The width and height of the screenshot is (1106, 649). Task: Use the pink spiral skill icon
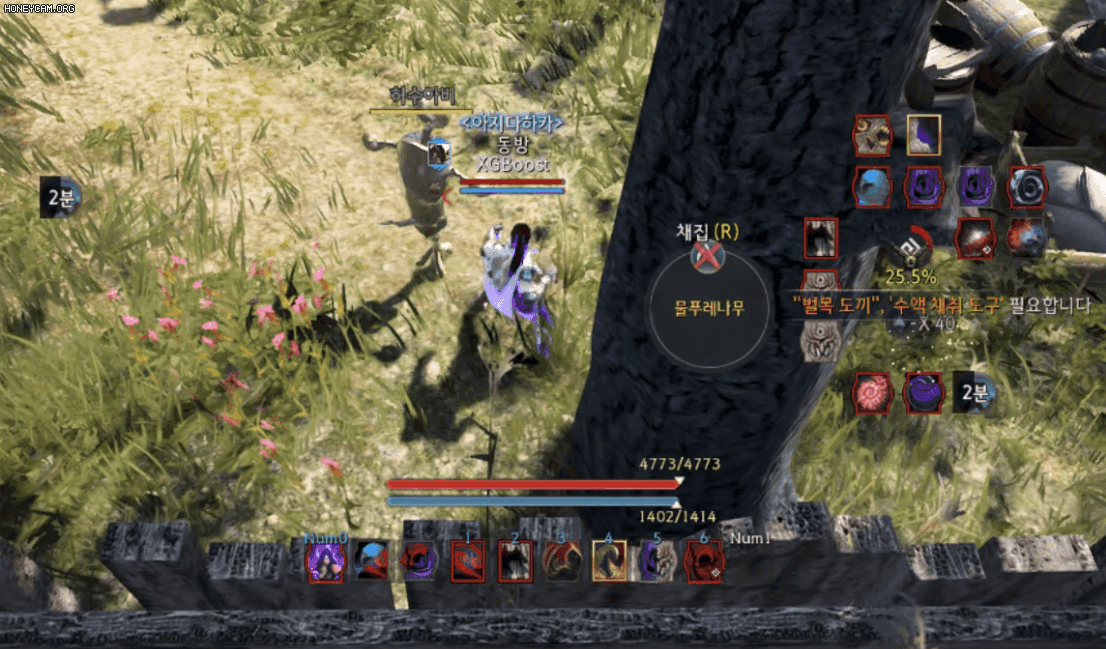tap(872, 393)
